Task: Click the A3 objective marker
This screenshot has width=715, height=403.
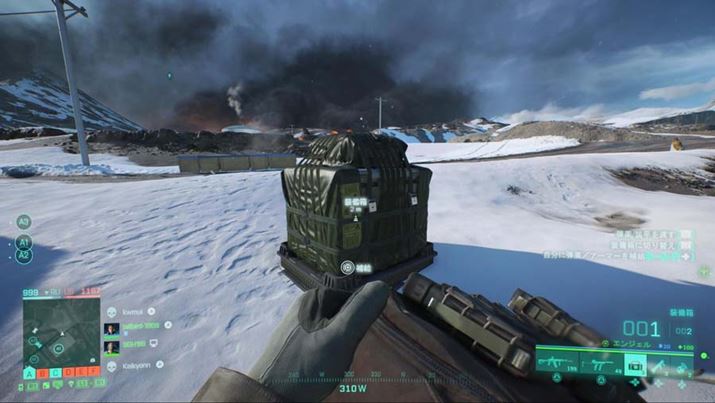Action: pyautogui.click(x=24, y=222)
